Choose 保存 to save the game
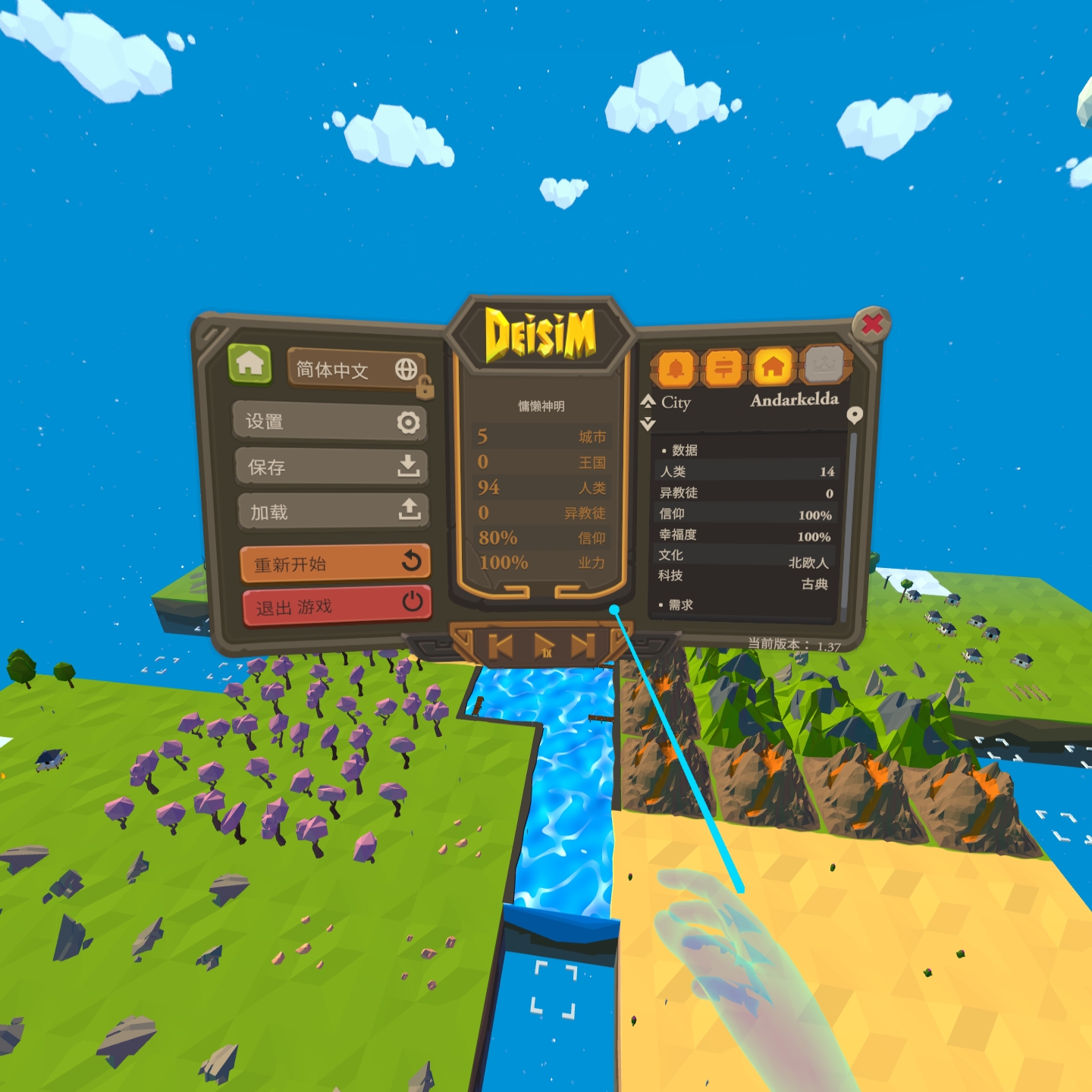Image resolution: width=1092 pixels, height=1092 pixels. tap(332, 466)
